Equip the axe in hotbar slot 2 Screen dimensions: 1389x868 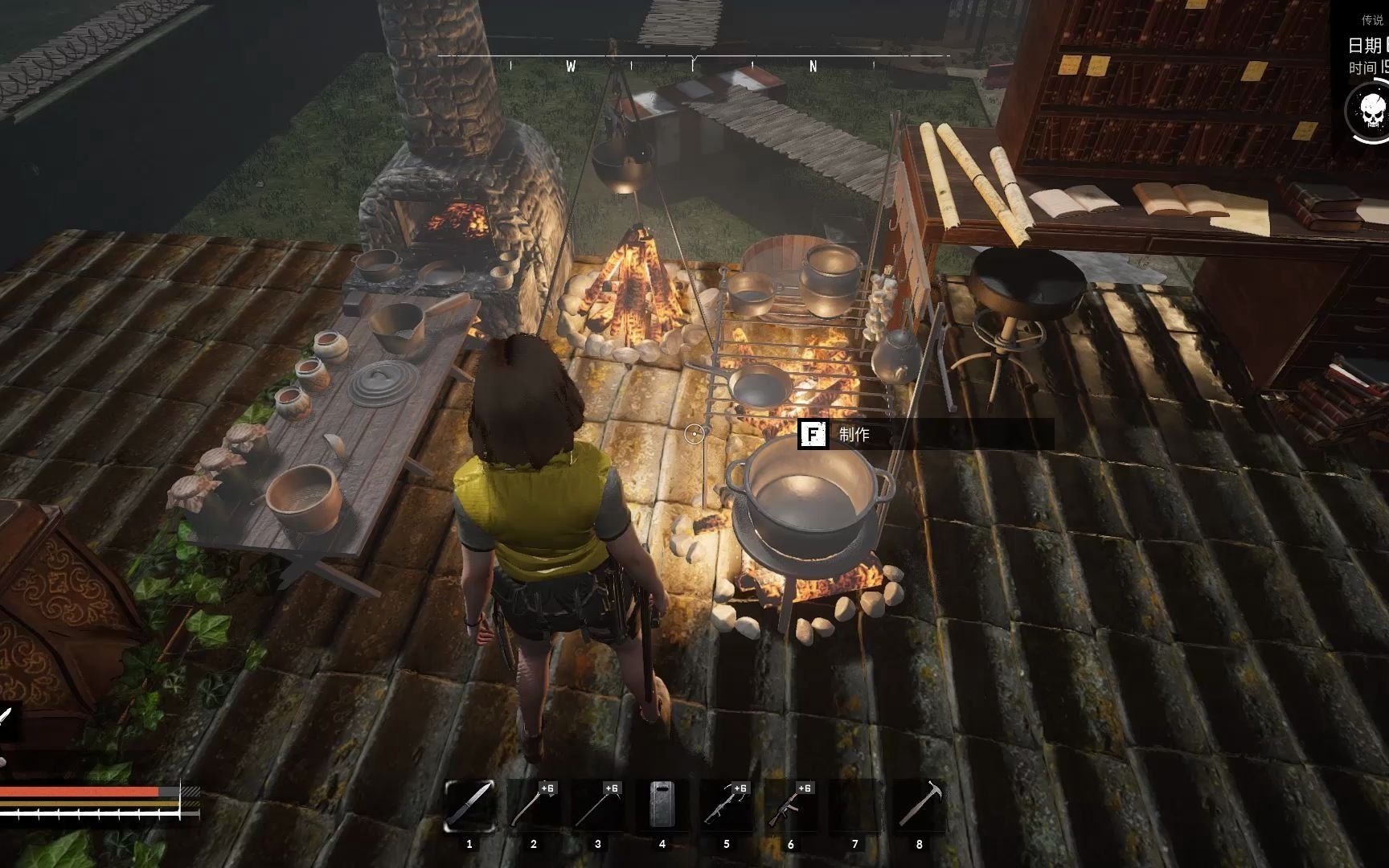(x=534, y=805)
